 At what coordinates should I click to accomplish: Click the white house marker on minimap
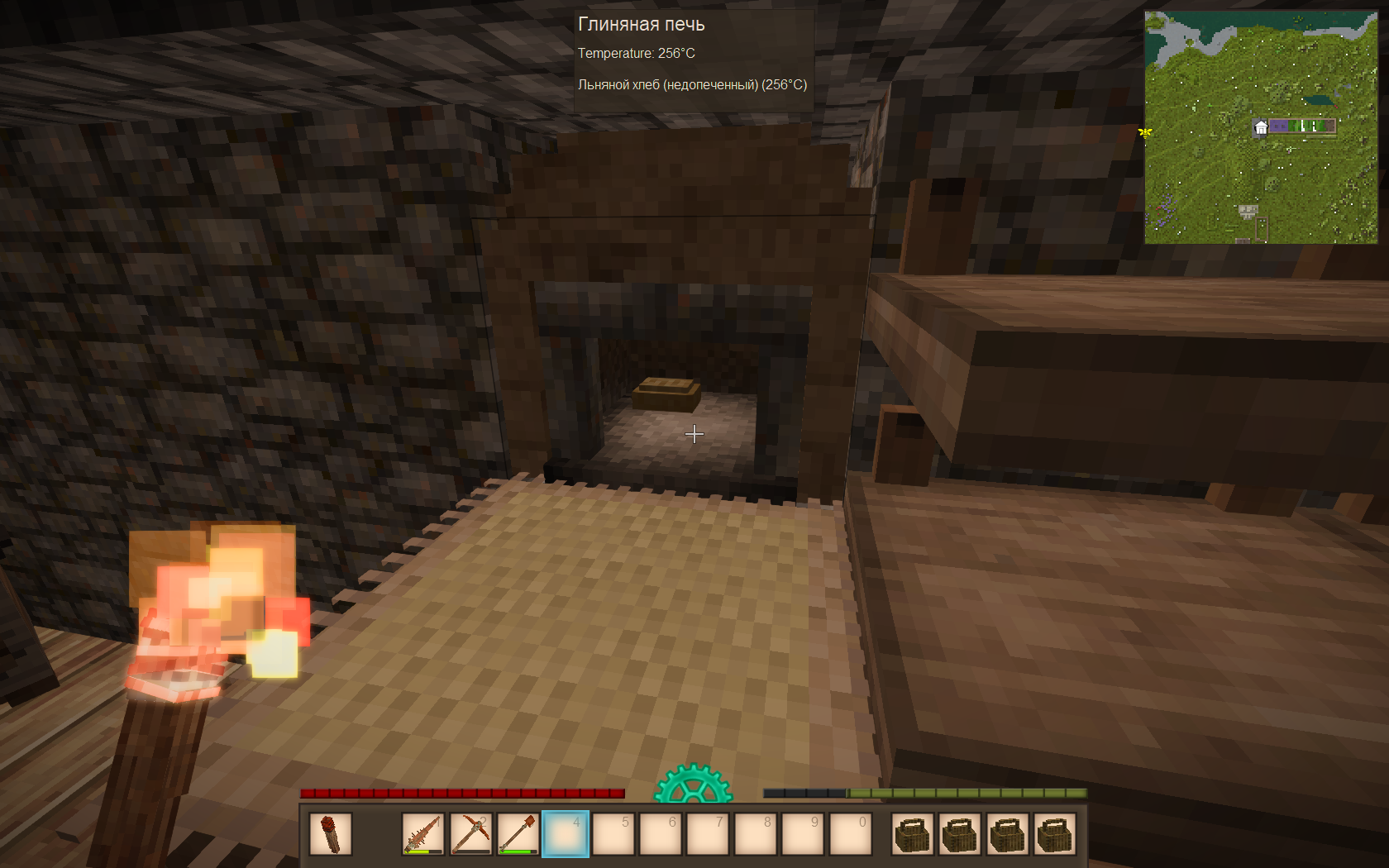(1261, 127)
